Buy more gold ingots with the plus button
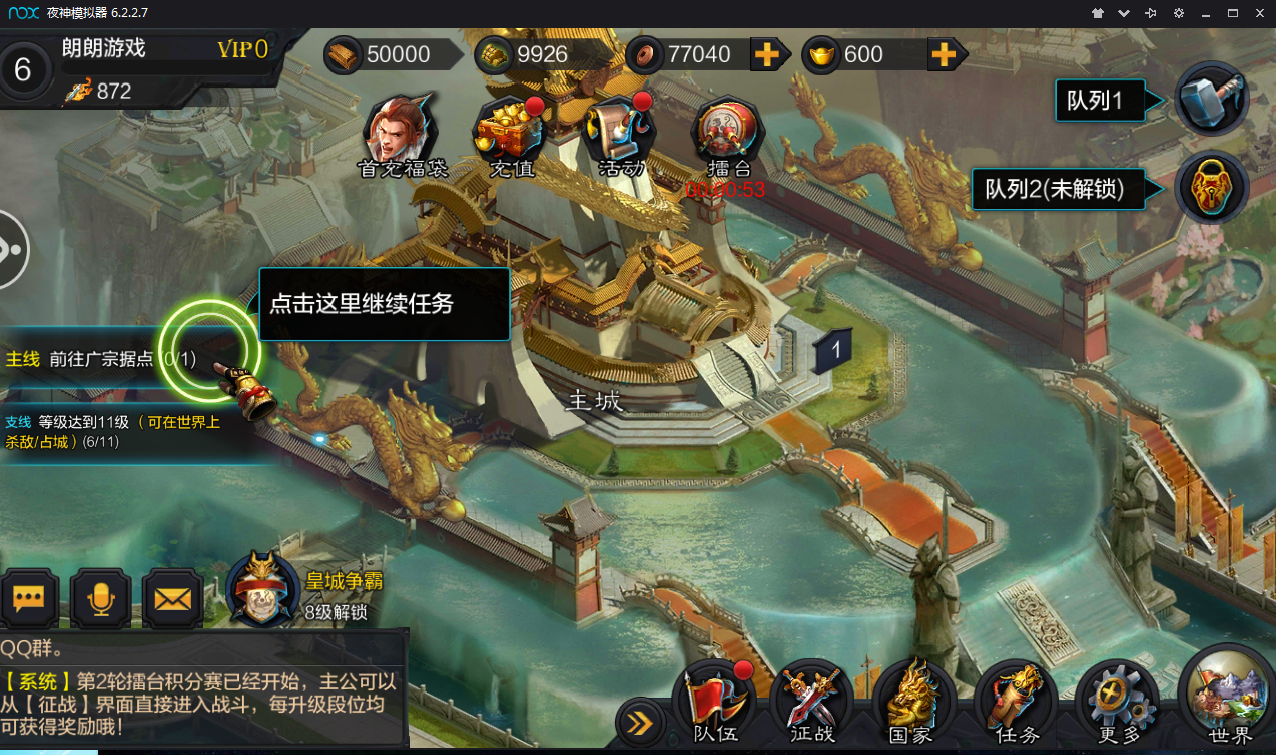 coord(943,54)
